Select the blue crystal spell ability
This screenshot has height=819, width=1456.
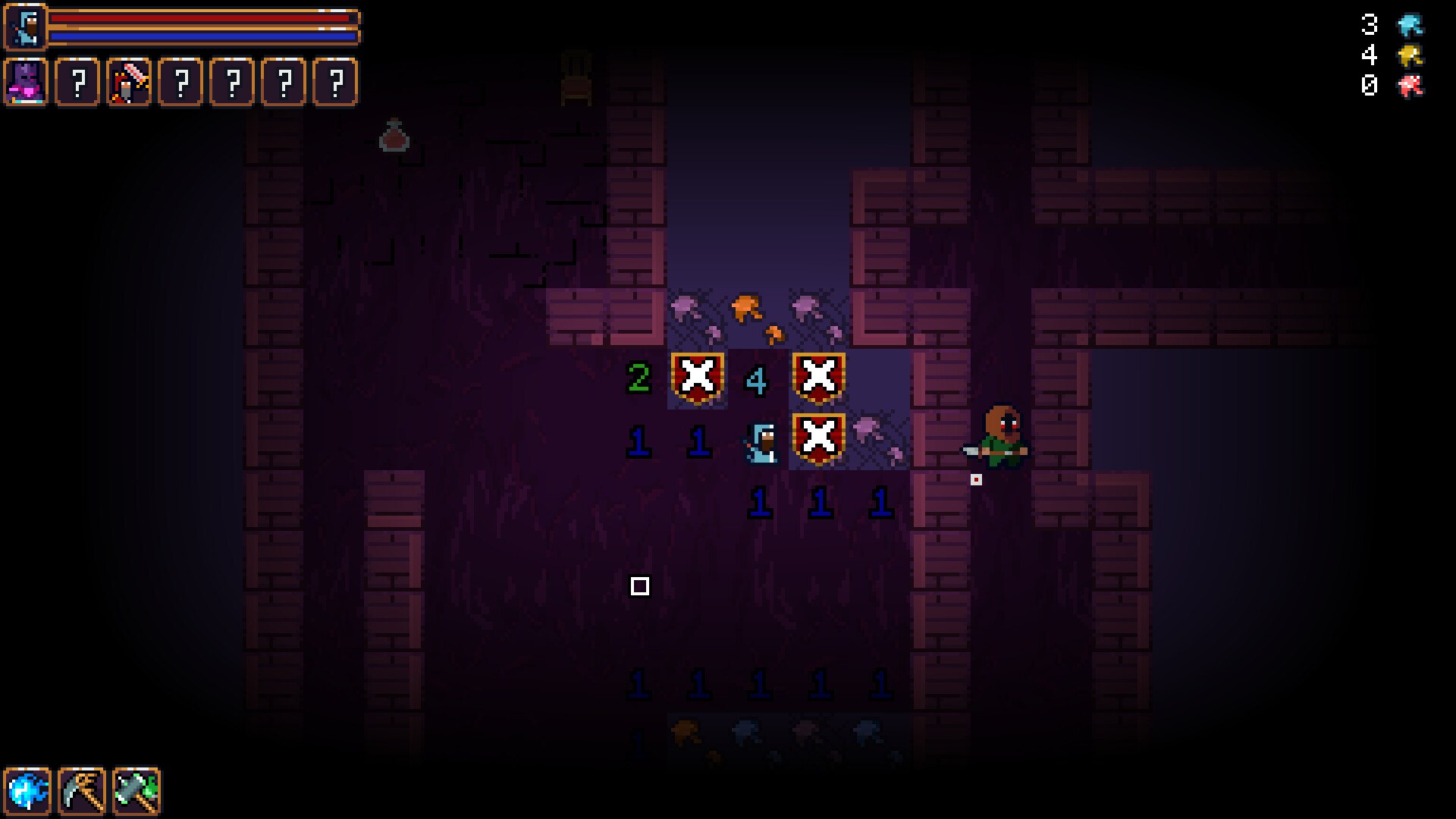(x=27, y=791)
